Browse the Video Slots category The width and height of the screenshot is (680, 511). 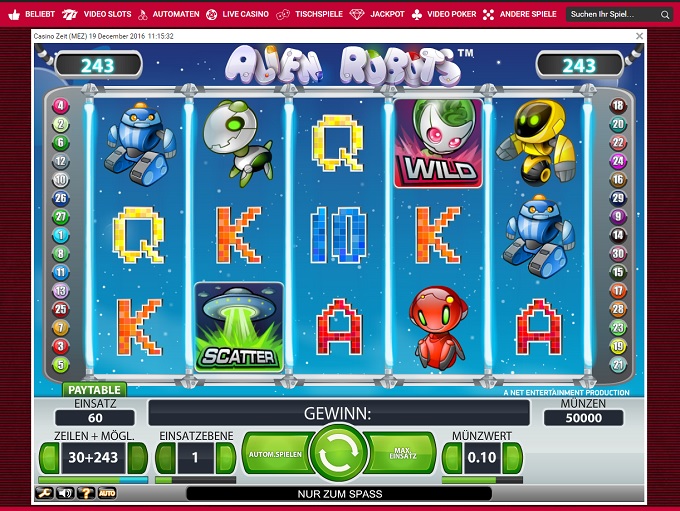pos(100,15)
